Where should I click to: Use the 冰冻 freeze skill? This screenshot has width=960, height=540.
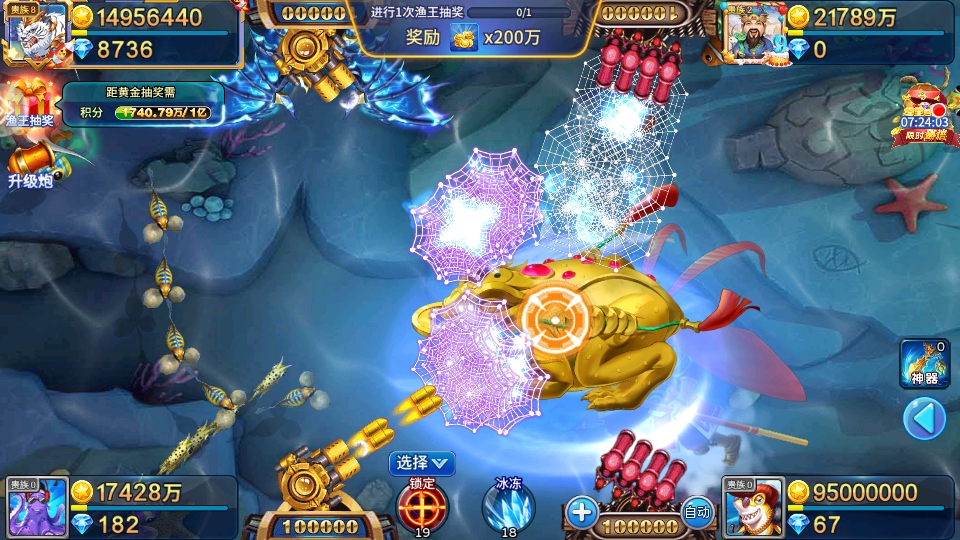(509, 504)
